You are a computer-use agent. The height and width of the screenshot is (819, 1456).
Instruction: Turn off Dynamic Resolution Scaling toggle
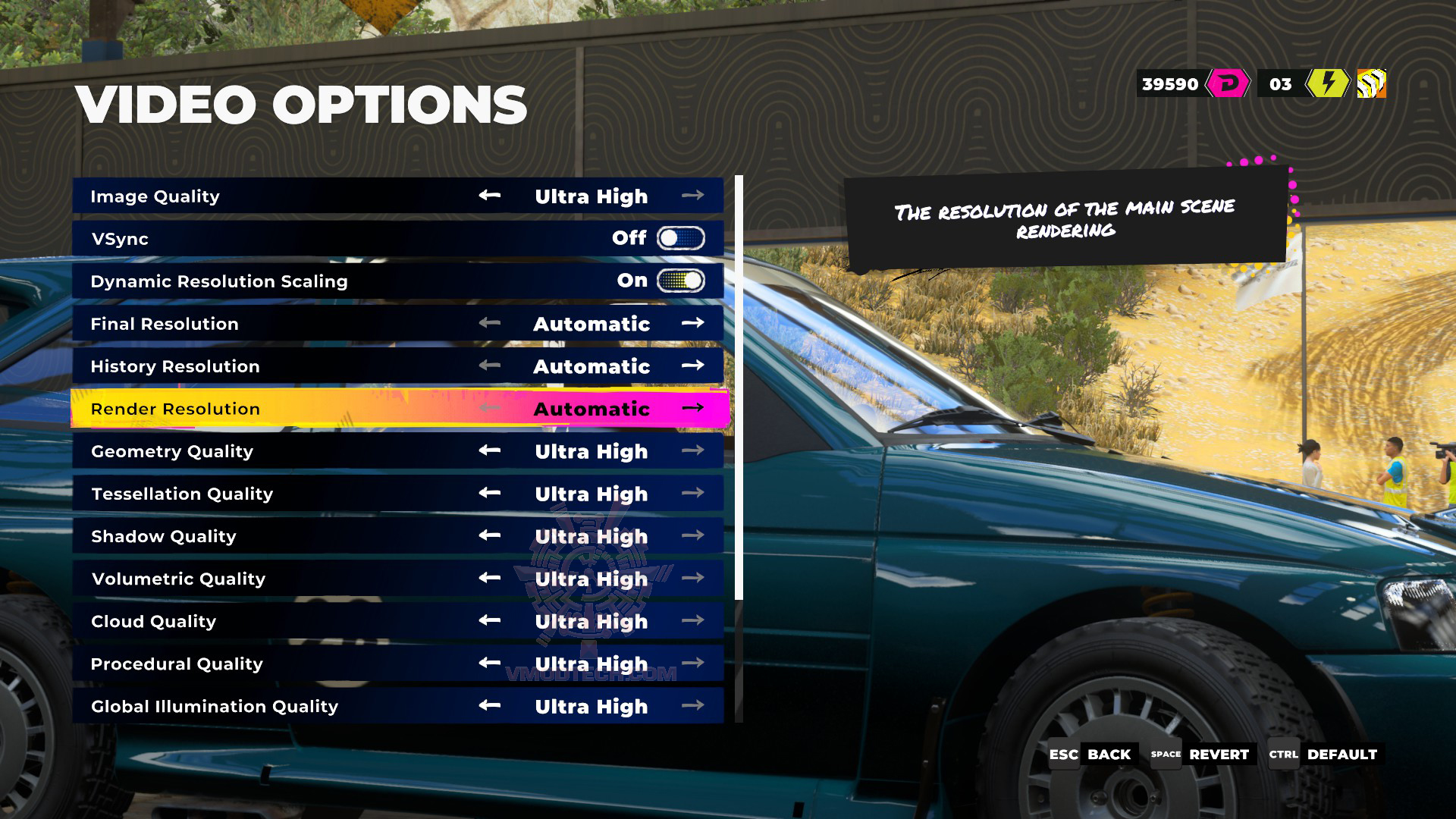[680, 281]
